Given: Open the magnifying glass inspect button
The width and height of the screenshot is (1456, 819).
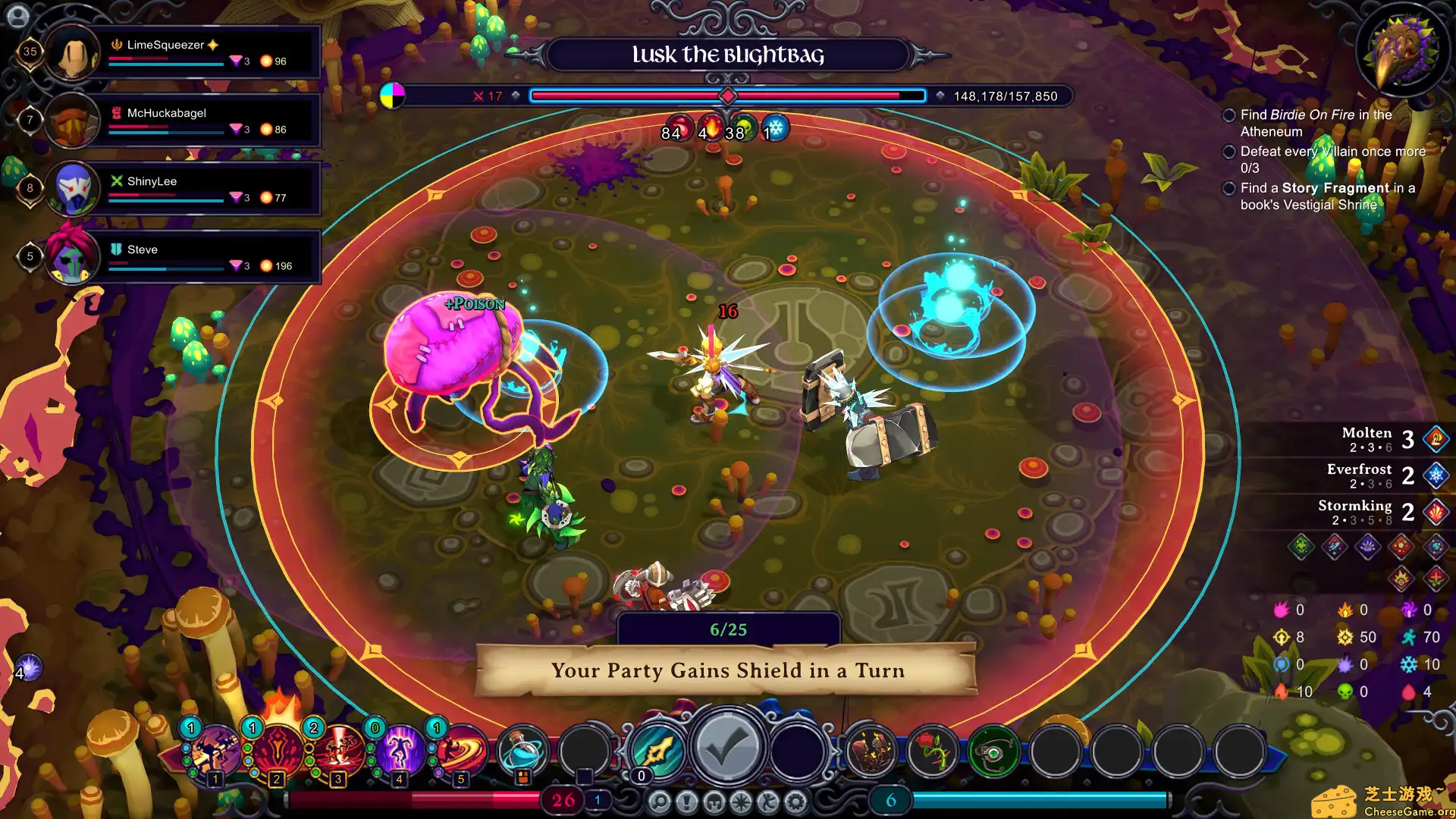Looking at the screenshot, I should coord(659,802).
